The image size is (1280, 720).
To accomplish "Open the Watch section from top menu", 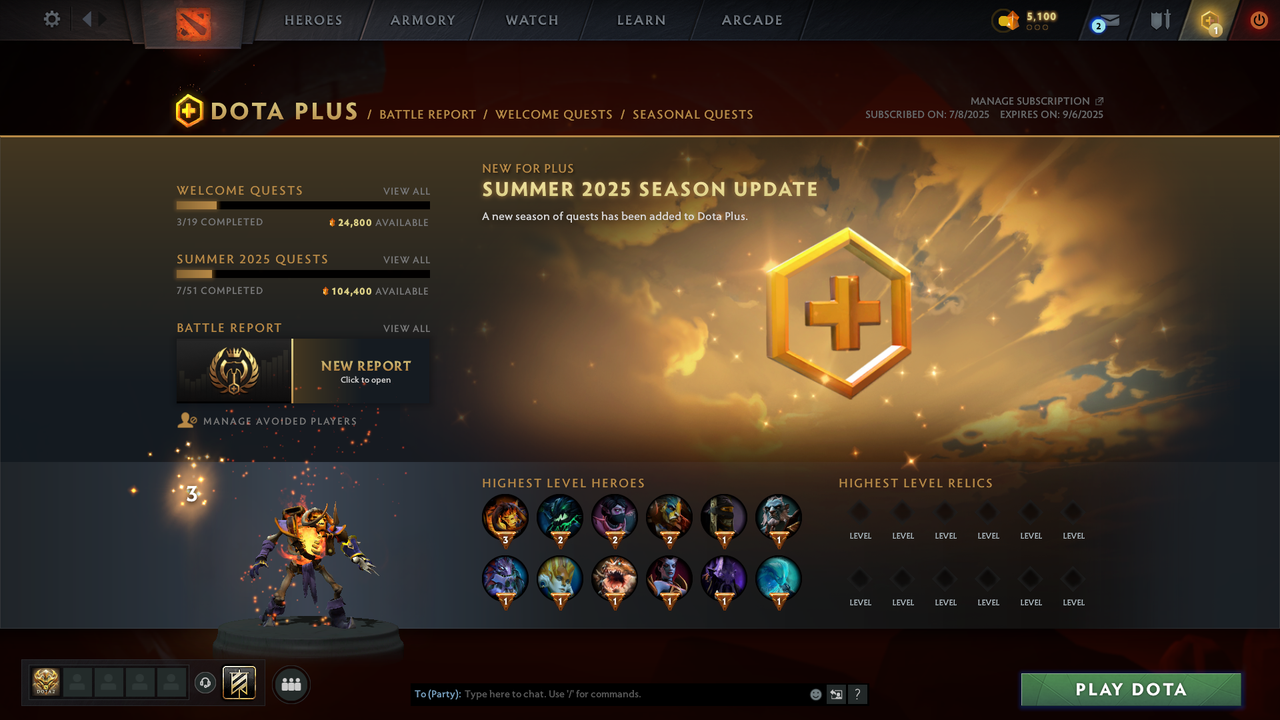I will pyautogui.click(x=531, y=20).
